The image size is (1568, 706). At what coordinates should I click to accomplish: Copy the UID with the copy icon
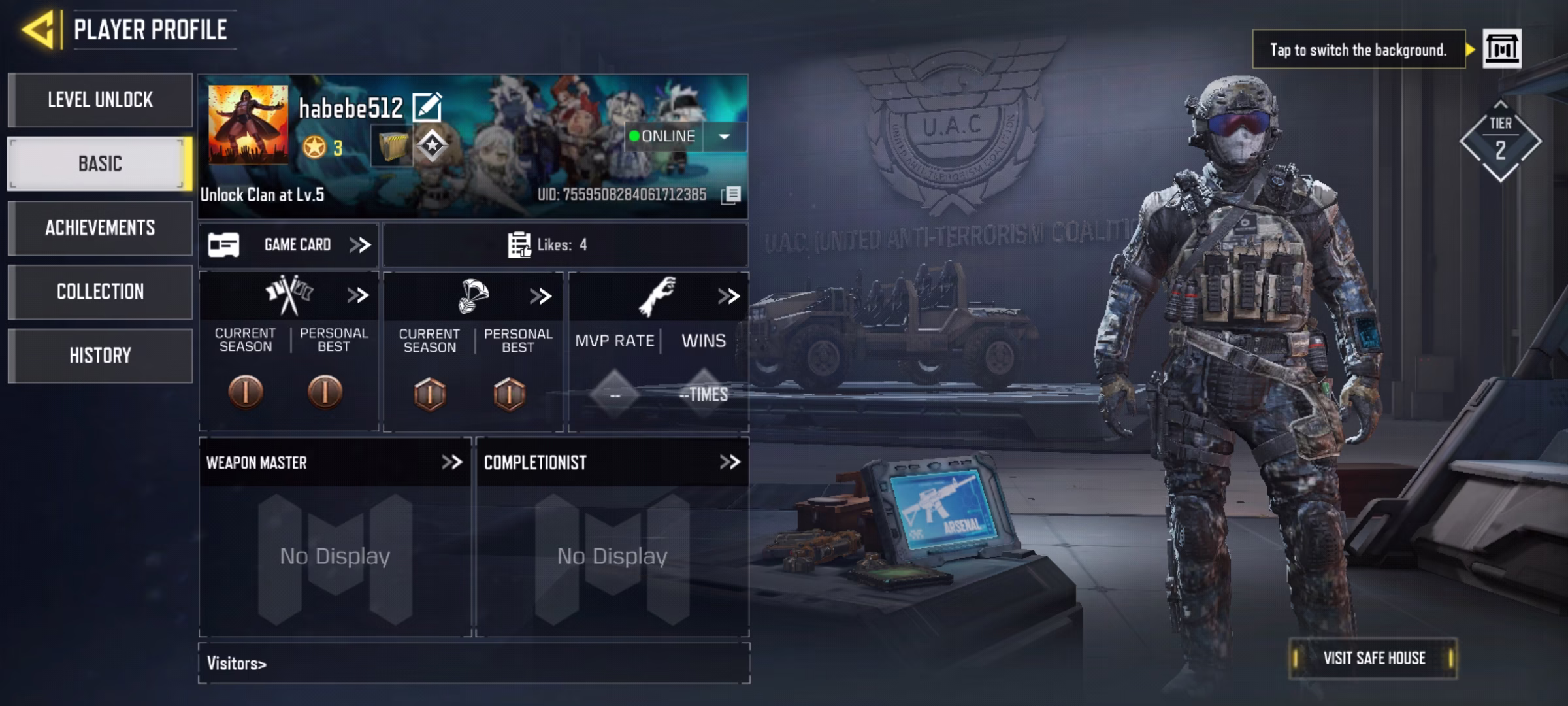click(732, 195)
